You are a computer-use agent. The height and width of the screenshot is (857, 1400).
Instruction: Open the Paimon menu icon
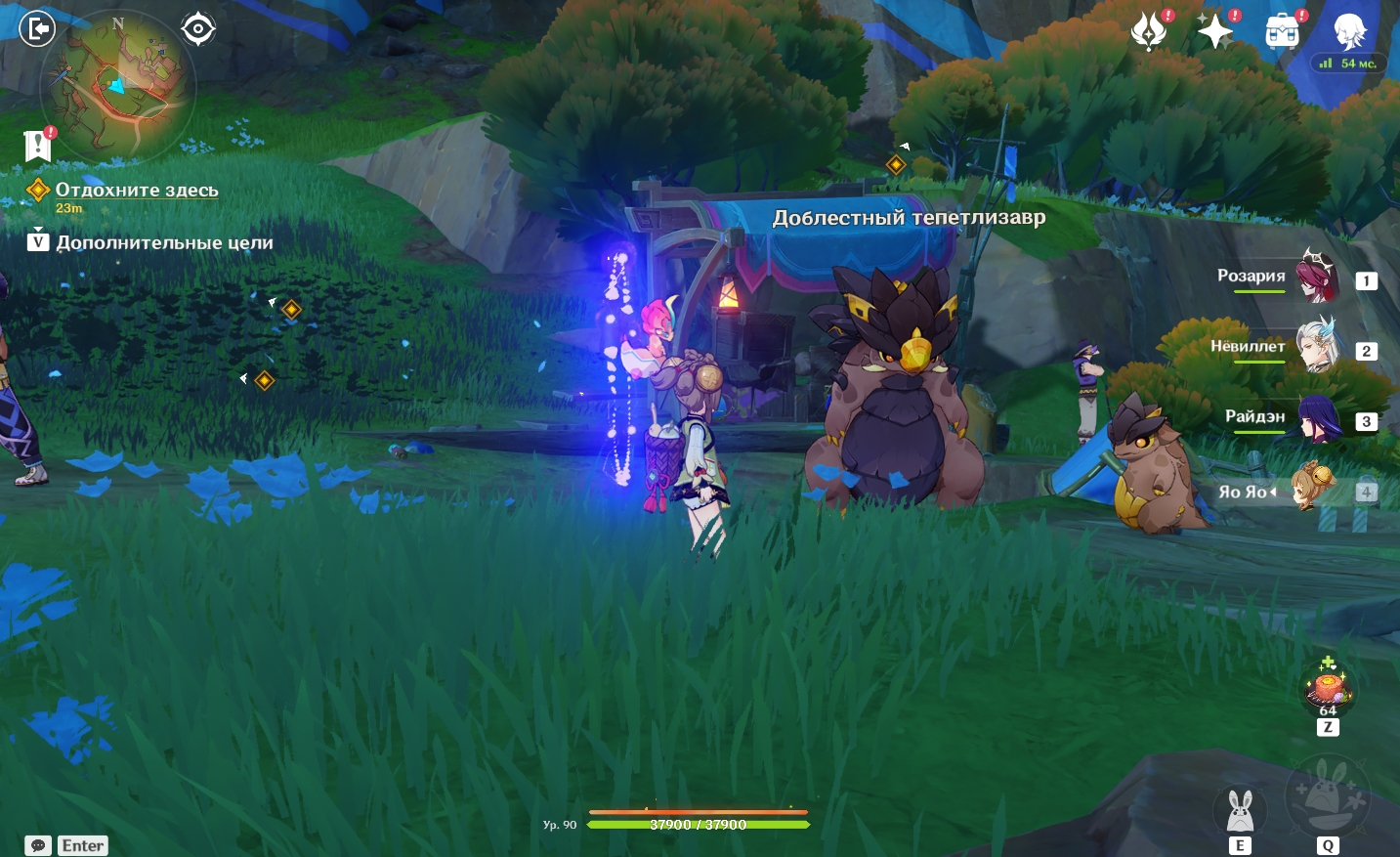pyautogui.click(x=1349, y=32)
